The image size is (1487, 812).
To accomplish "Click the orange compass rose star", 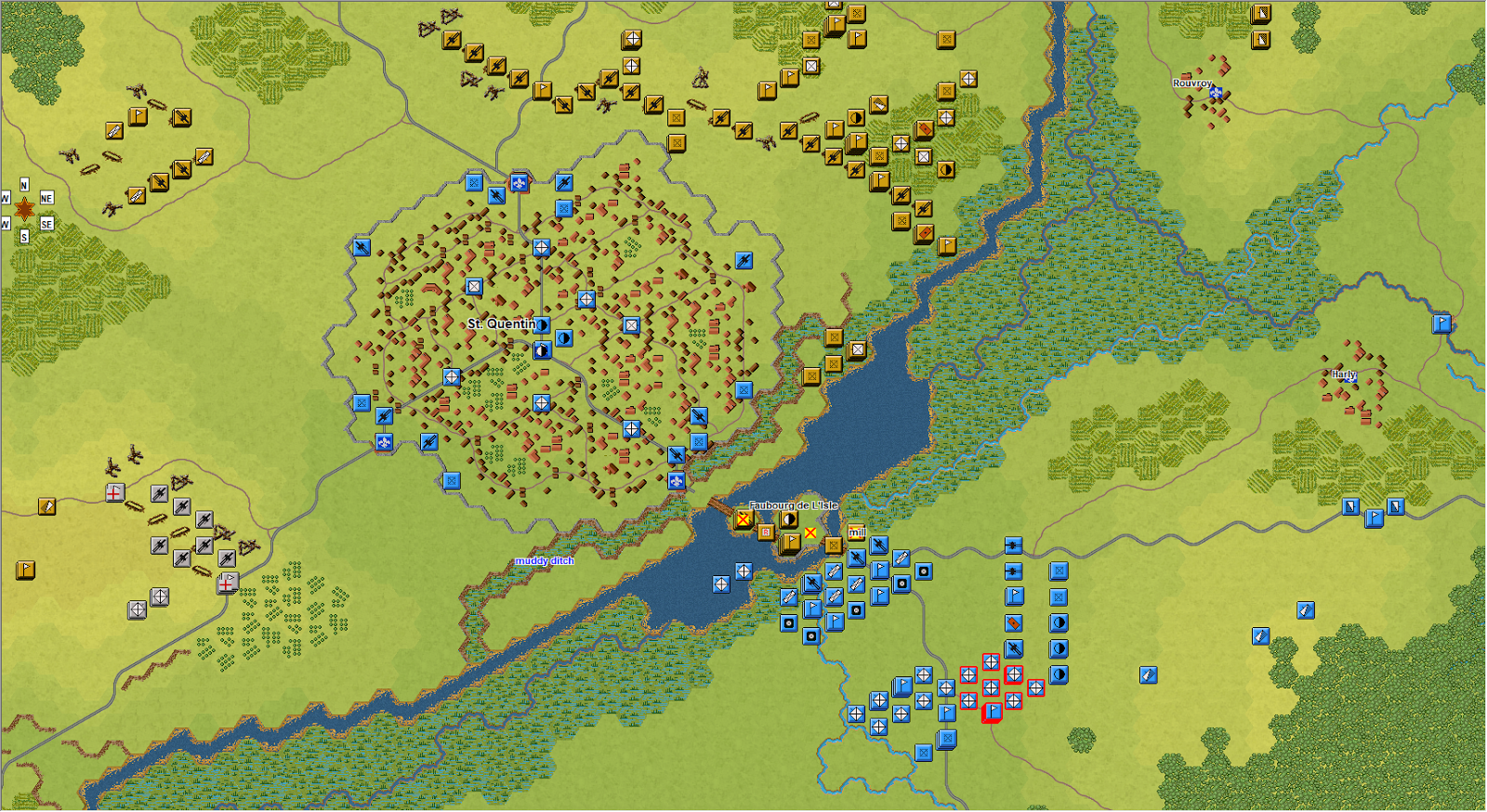I will coord(25,209).
